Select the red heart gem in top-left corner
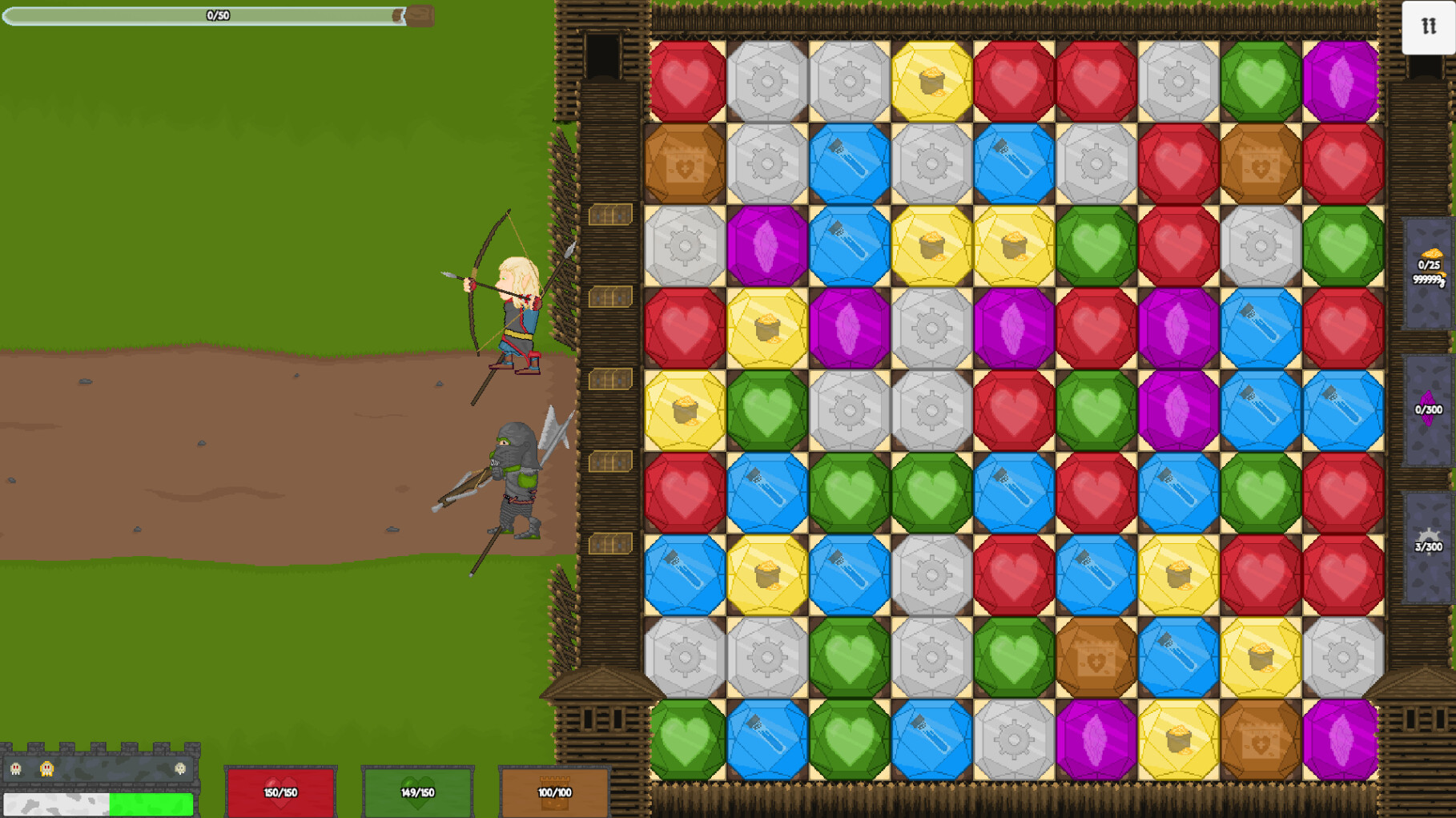The image size is (1456, 818). [x=687, y=80]
